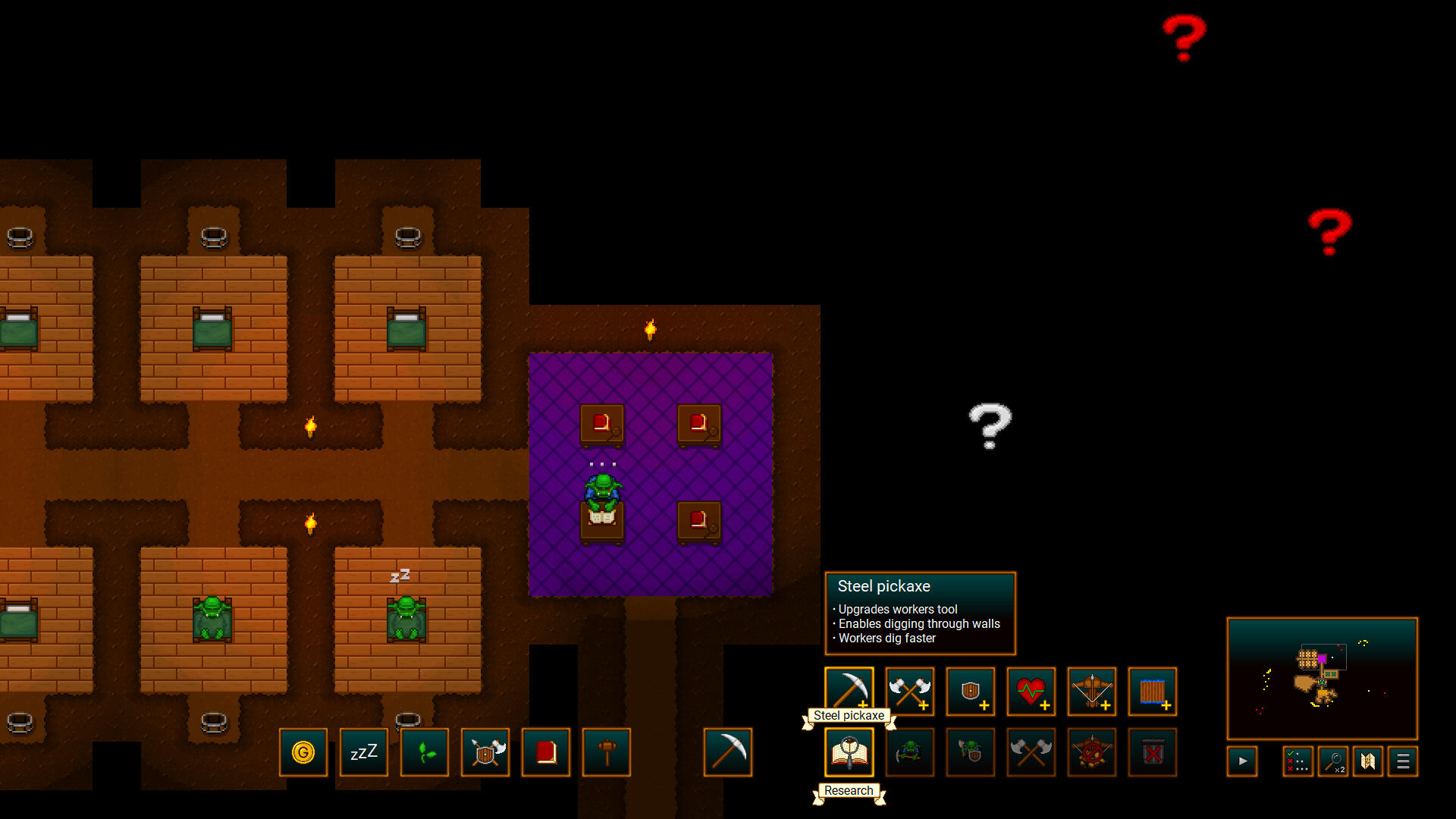Image resolution: width=1456 pixels, height=819 pixels.
Task: Open the hamburger game menu
Action: click(x=1402, y=761)
